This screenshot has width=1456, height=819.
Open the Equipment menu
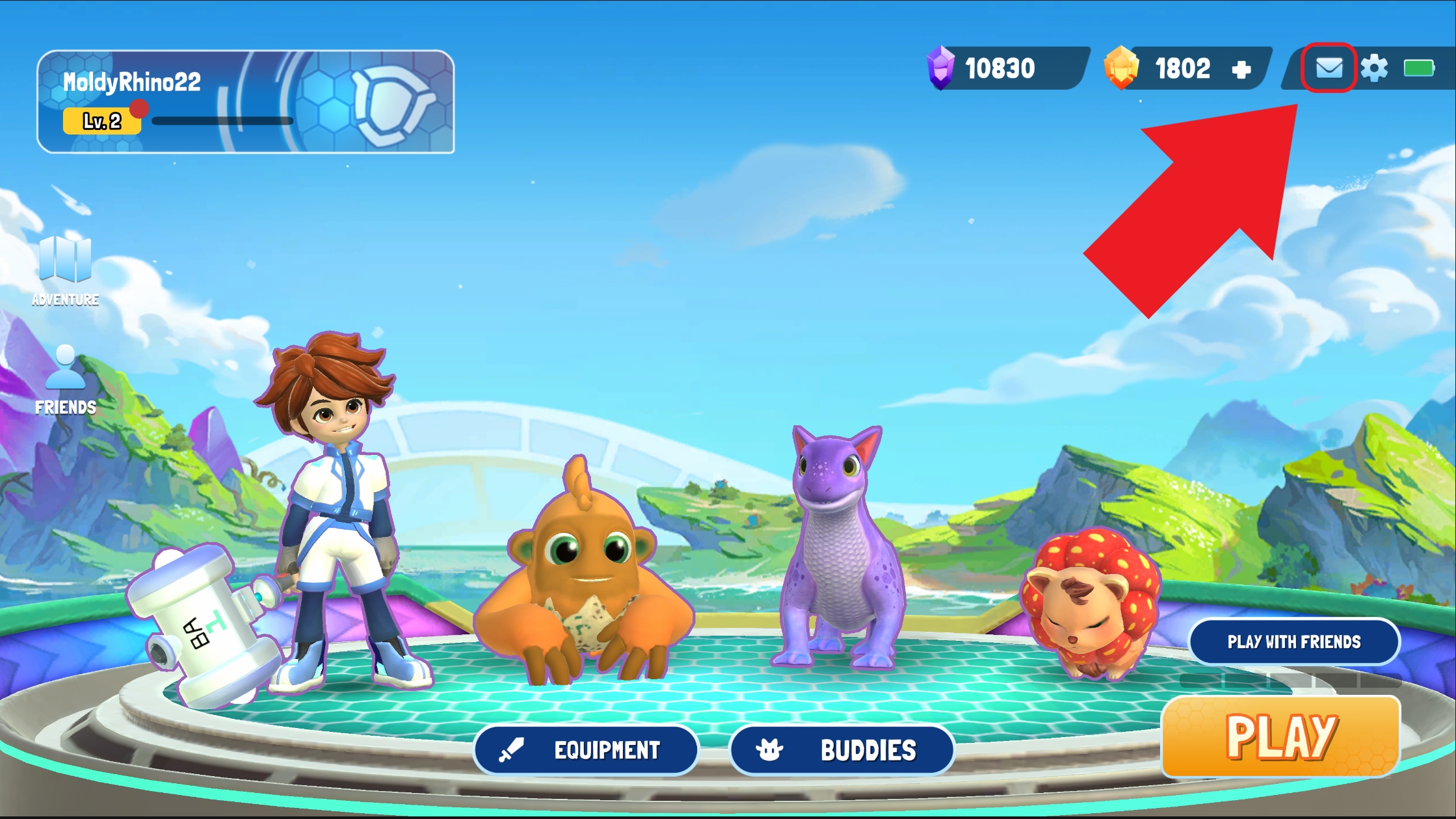click(x=585, y=750)
